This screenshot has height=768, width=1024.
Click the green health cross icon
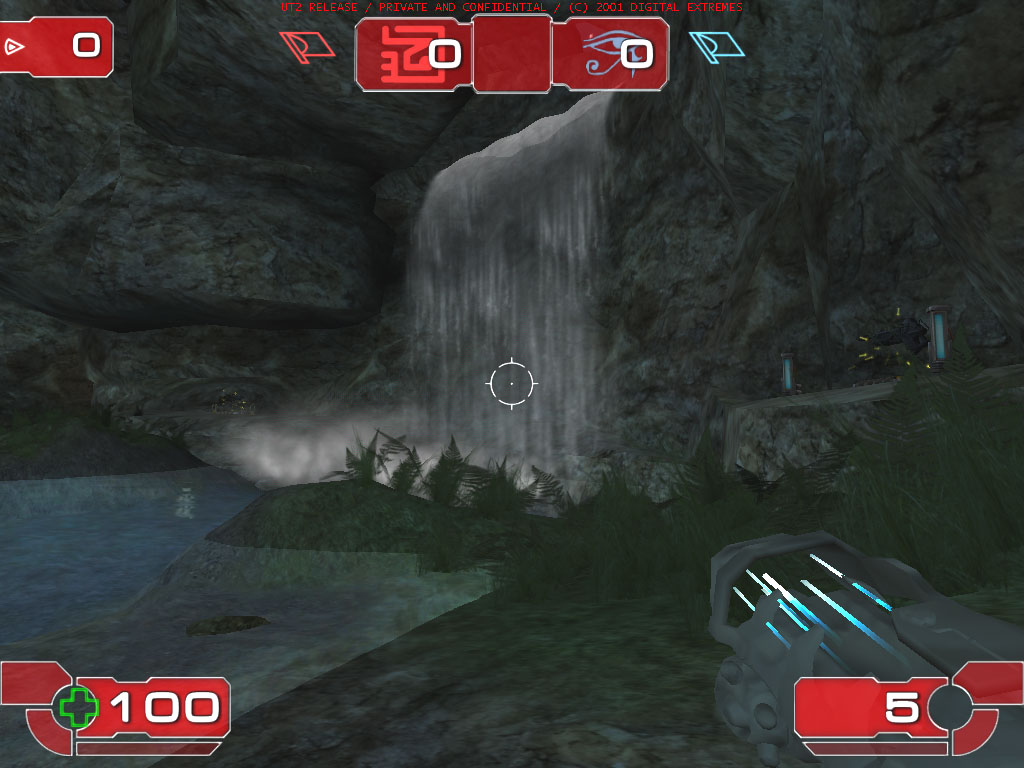click(x=79, y=707)
